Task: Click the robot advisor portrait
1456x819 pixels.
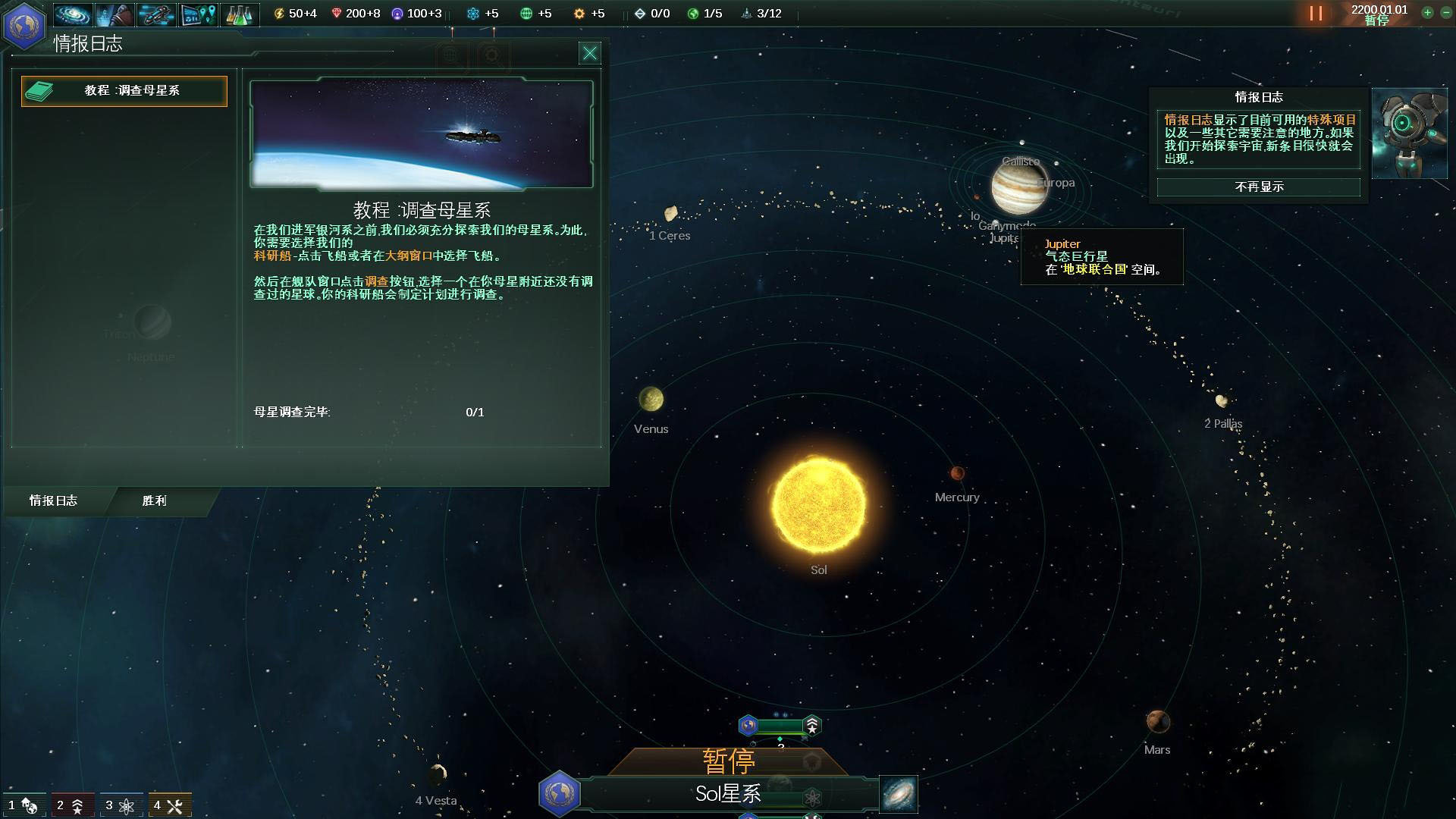Action: click(x=1409, y=133)
